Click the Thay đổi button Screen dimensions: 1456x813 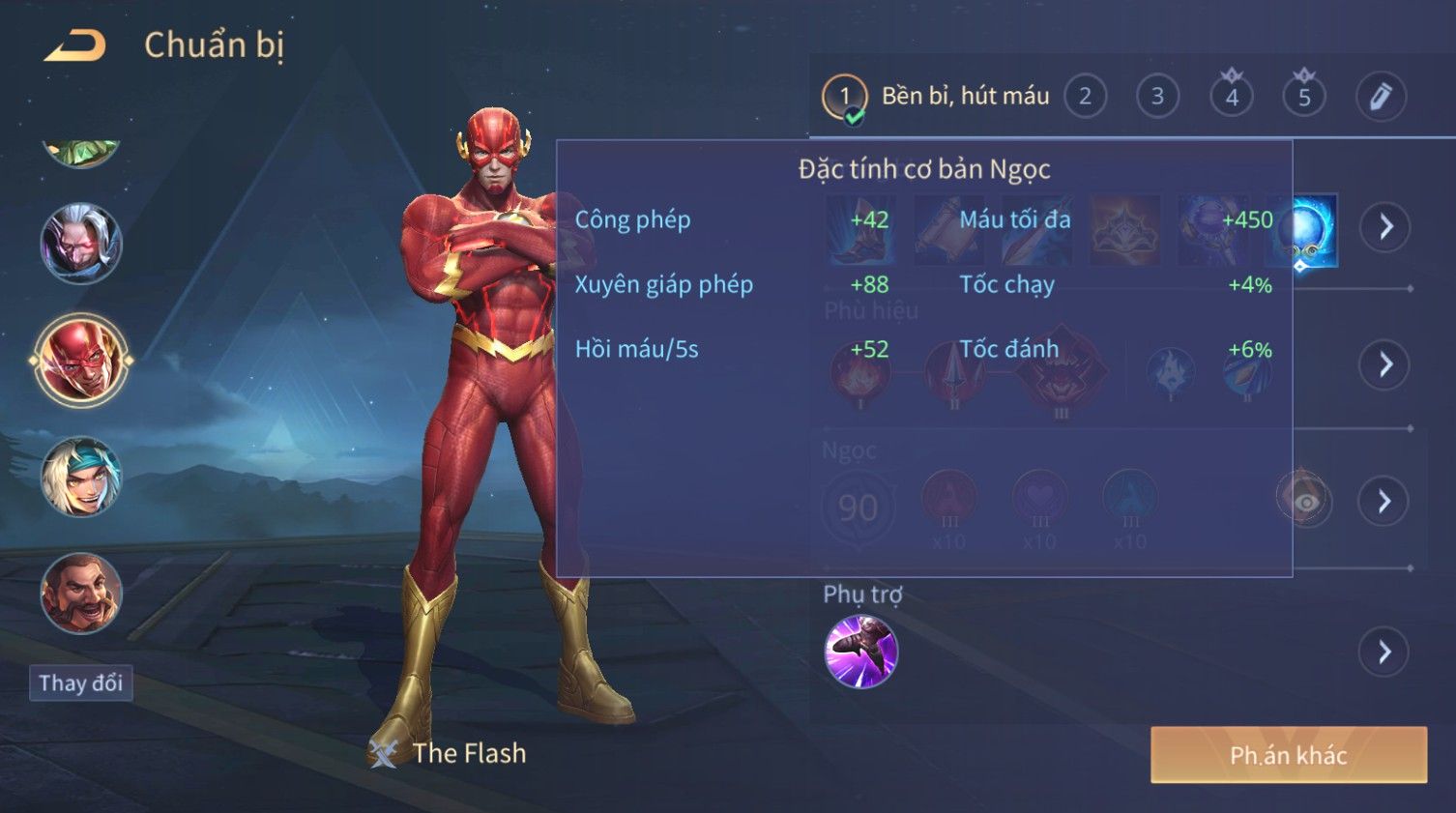[x=81, y=683]
